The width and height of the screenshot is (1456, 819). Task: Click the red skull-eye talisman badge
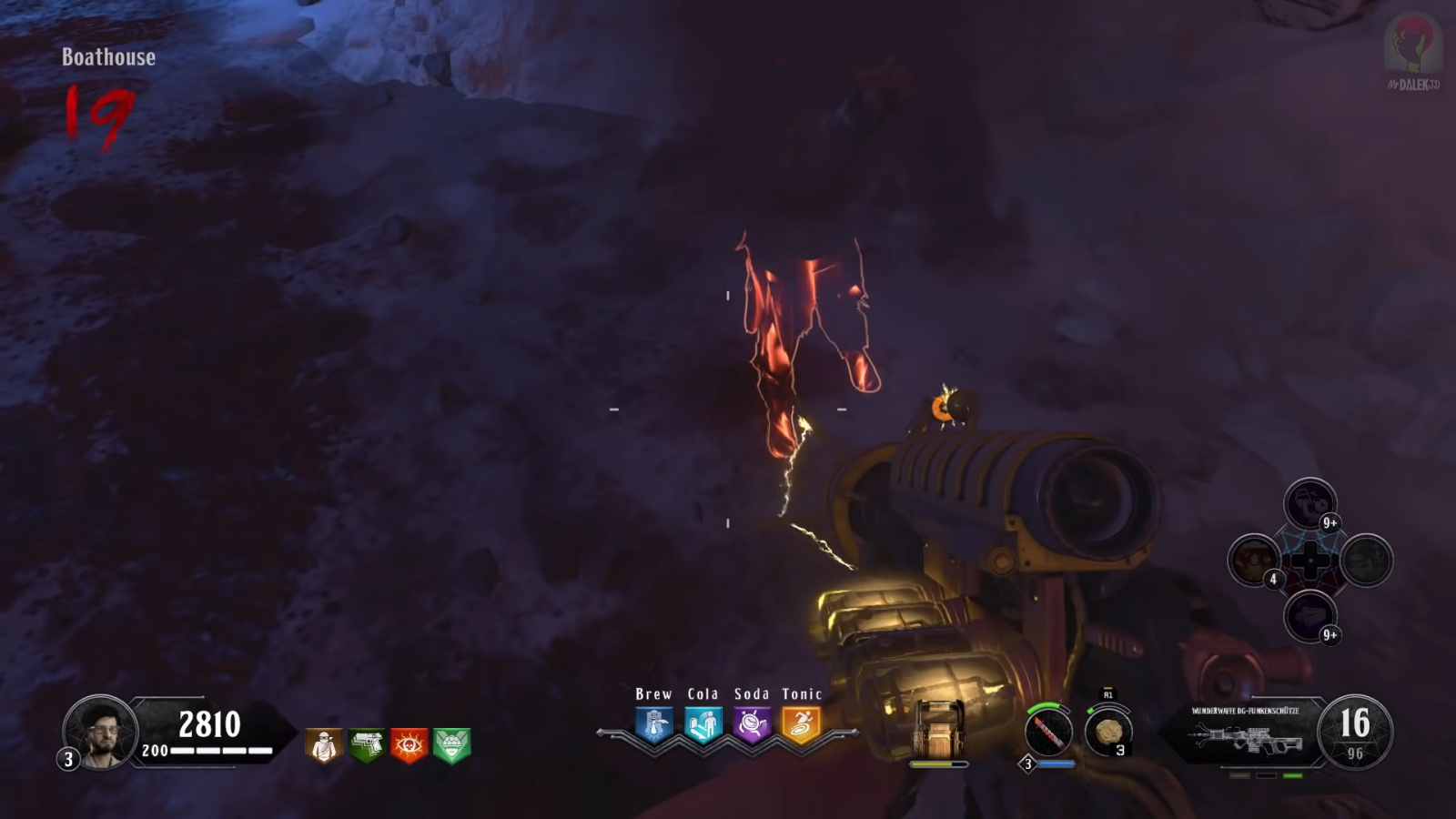(409, 745)
